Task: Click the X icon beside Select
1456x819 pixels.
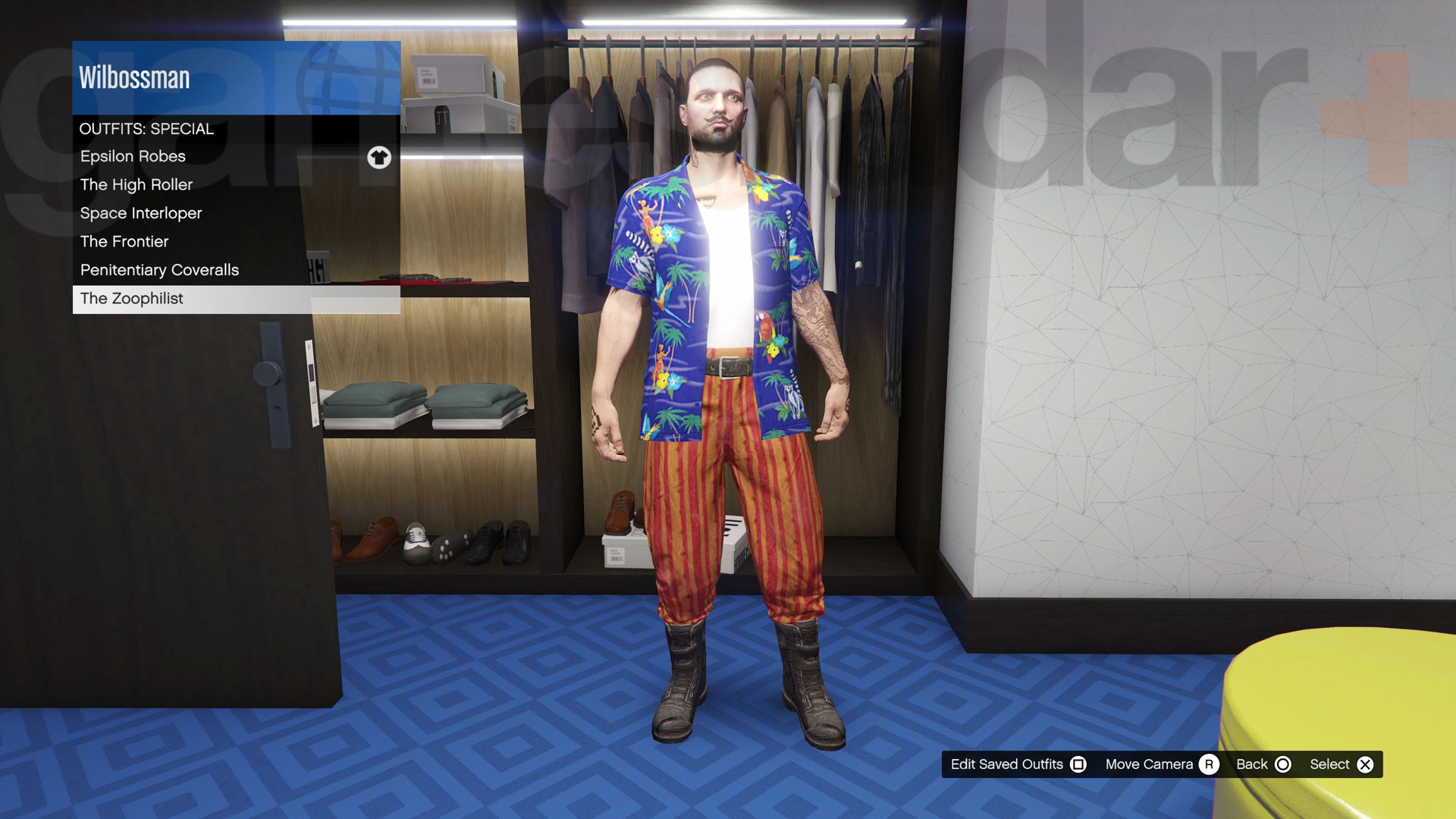Action: tap(1366, 764)
